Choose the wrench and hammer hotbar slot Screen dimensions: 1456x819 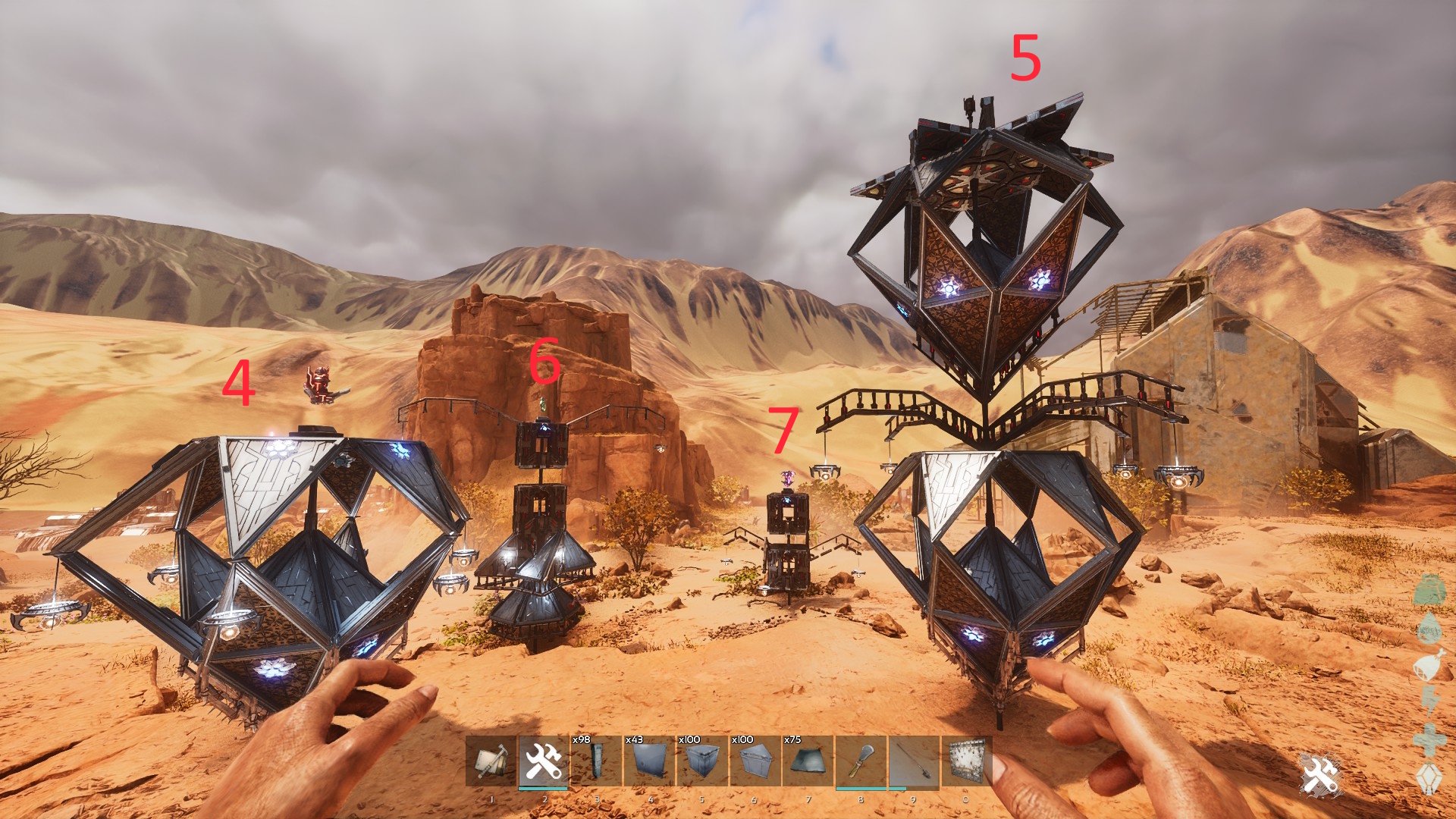544,762
